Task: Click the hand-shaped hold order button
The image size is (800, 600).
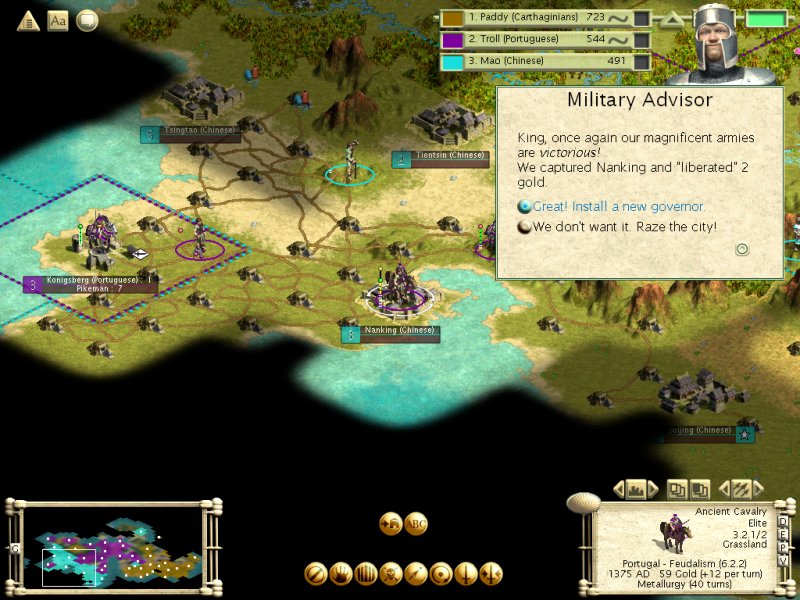Action: click(341, 574)
